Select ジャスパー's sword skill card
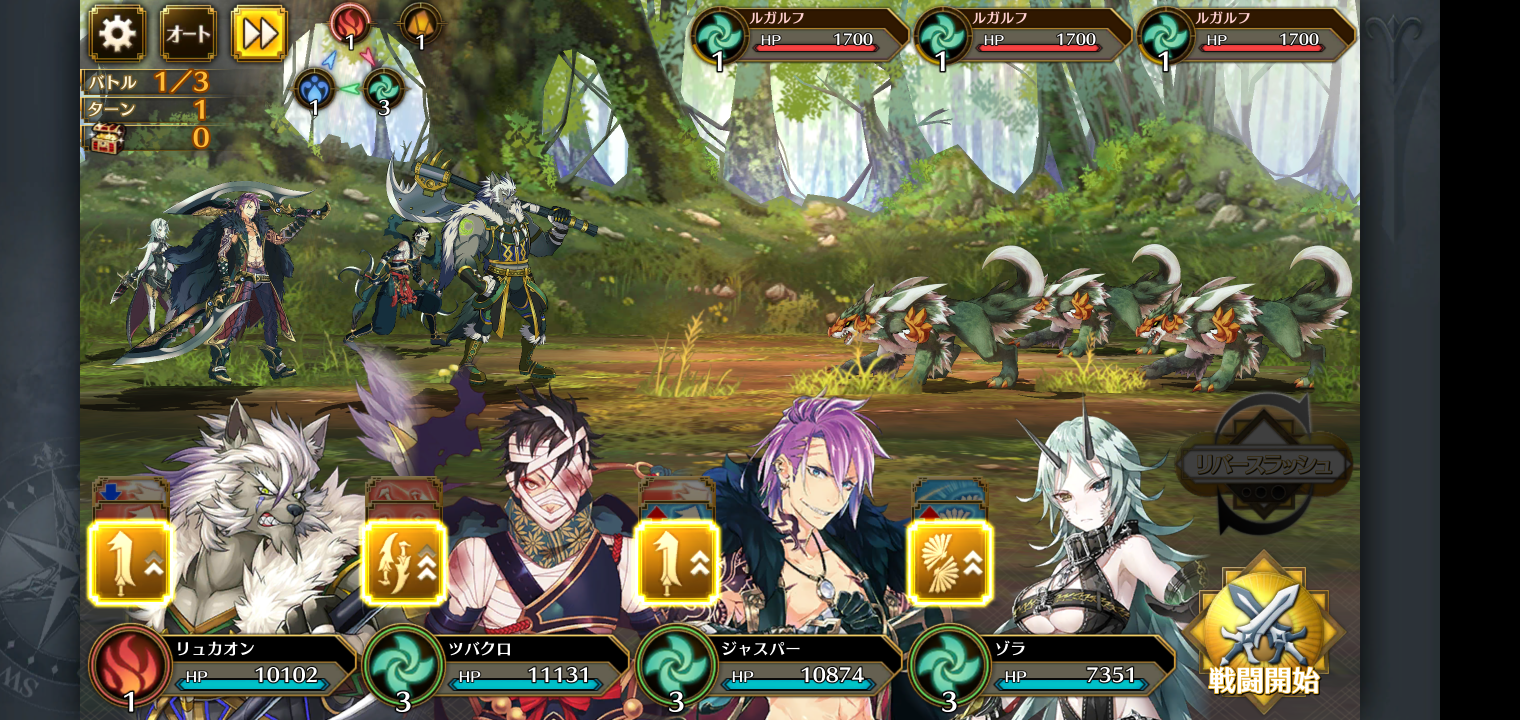This screenshot has height=720, width=1520. pyautogui.click(x=677, y=563)
